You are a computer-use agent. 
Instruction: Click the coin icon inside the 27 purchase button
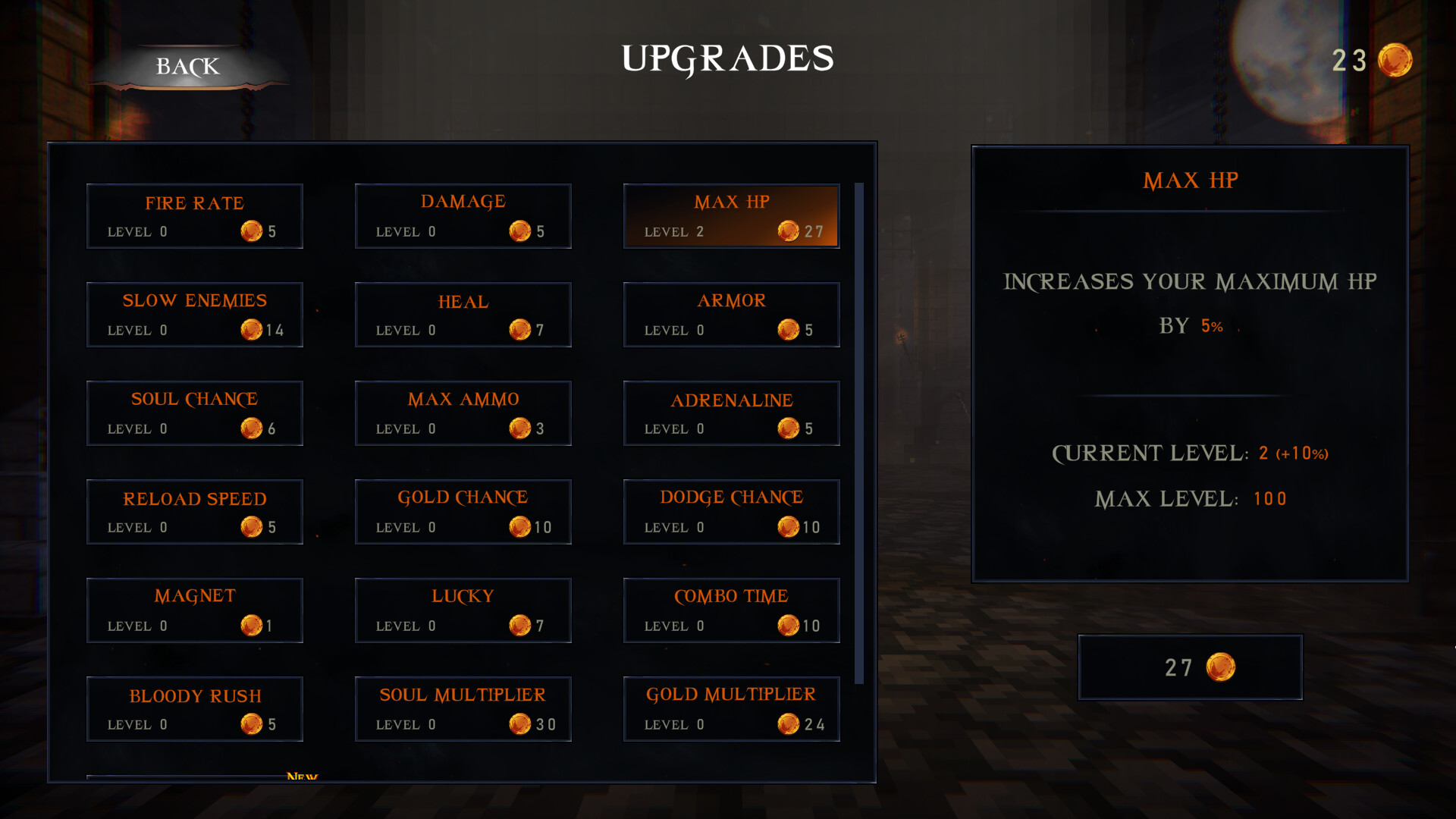point(1219,667)
